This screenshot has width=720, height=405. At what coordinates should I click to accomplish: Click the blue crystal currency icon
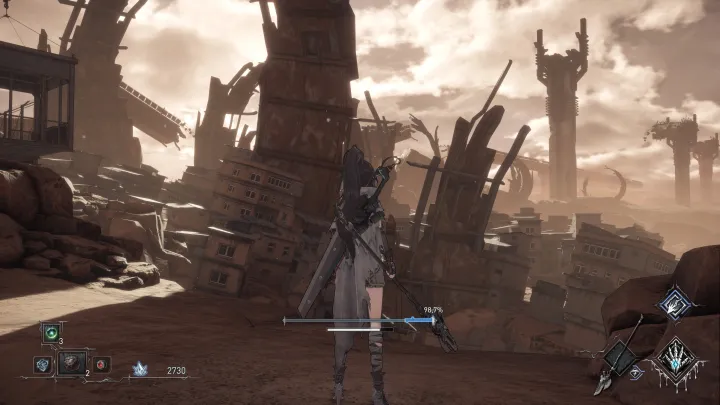(x=140, y=369)
